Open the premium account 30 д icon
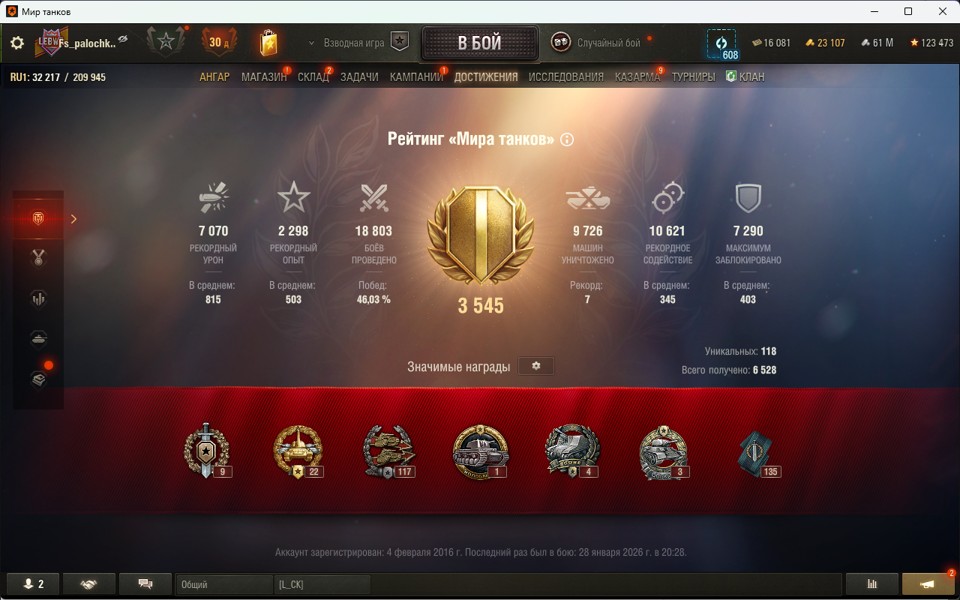Screen dimensions: 960x600 (218, 42)
